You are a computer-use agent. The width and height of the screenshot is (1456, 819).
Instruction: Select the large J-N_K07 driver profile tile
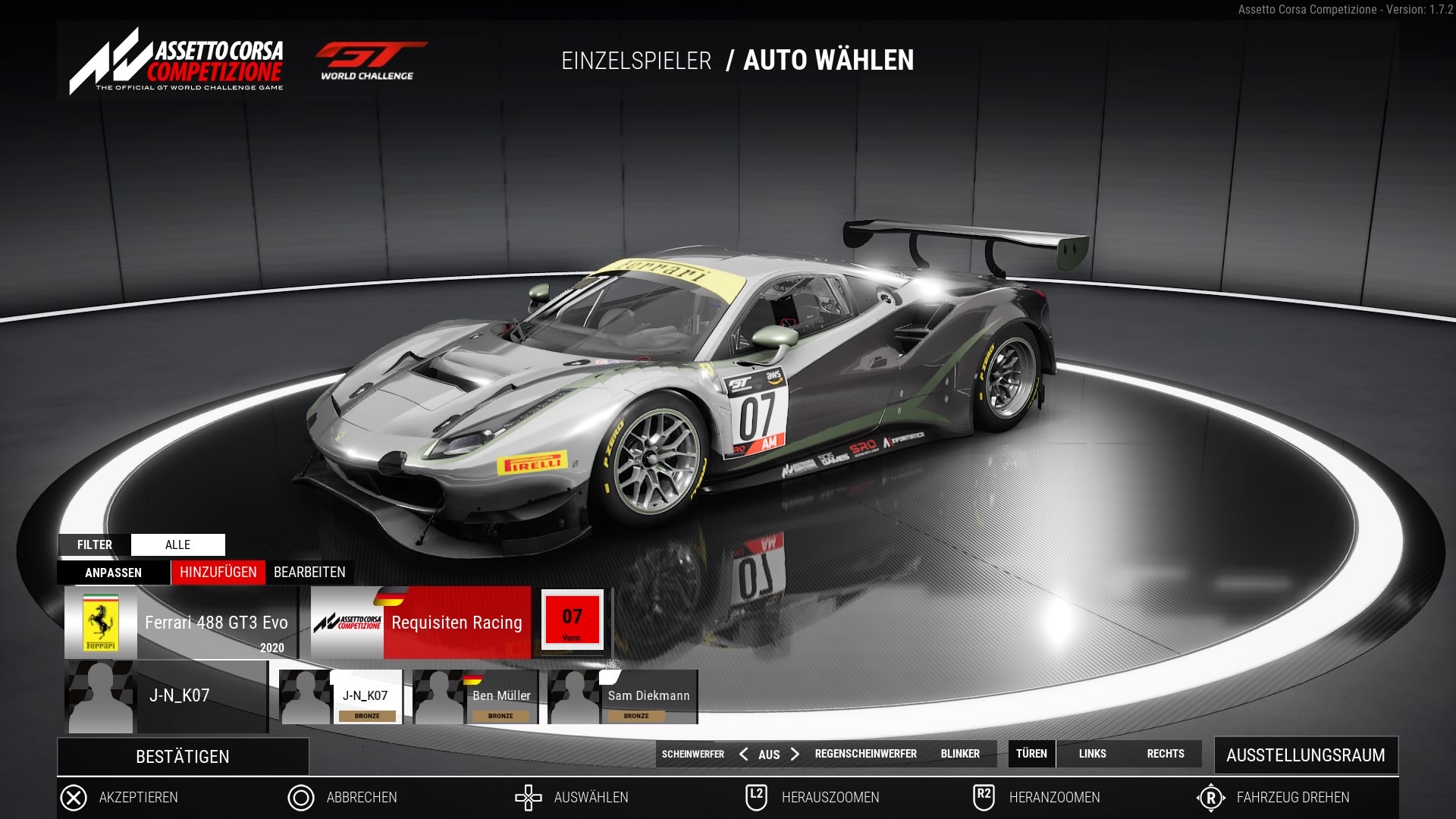tap(166, 697)
